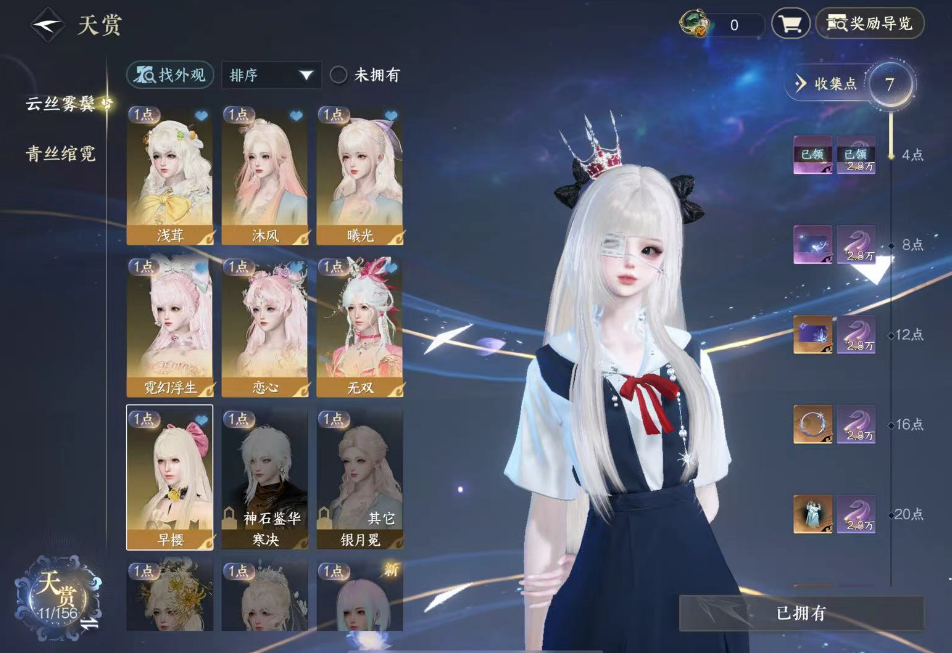Switch to the 青丝绾霓 category
The height and width of the screenshot is (653, 952).
click(x=60, y=154)
